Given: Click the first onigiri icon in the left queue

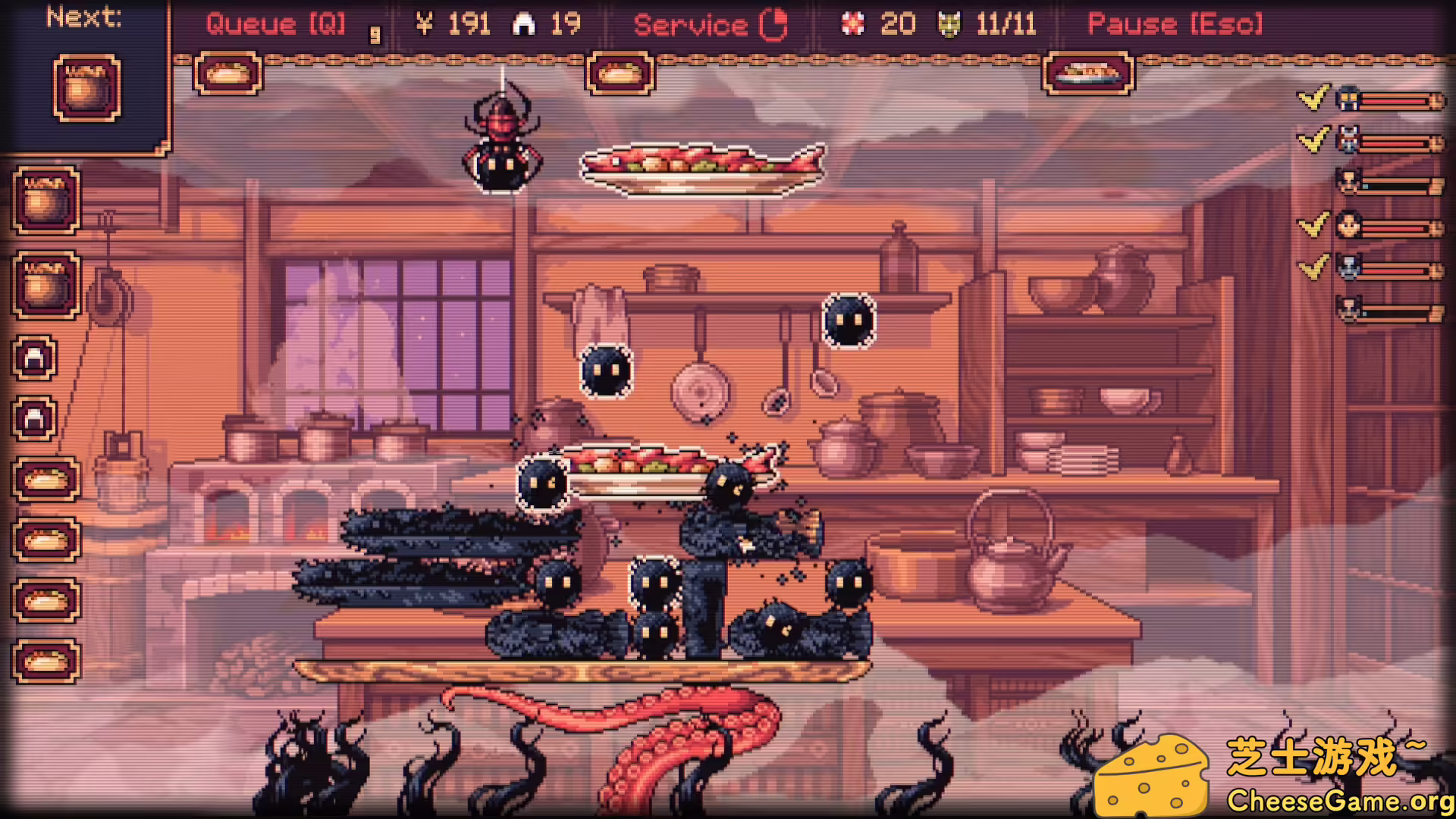Looking at the screenshot, I should (33, 356).
